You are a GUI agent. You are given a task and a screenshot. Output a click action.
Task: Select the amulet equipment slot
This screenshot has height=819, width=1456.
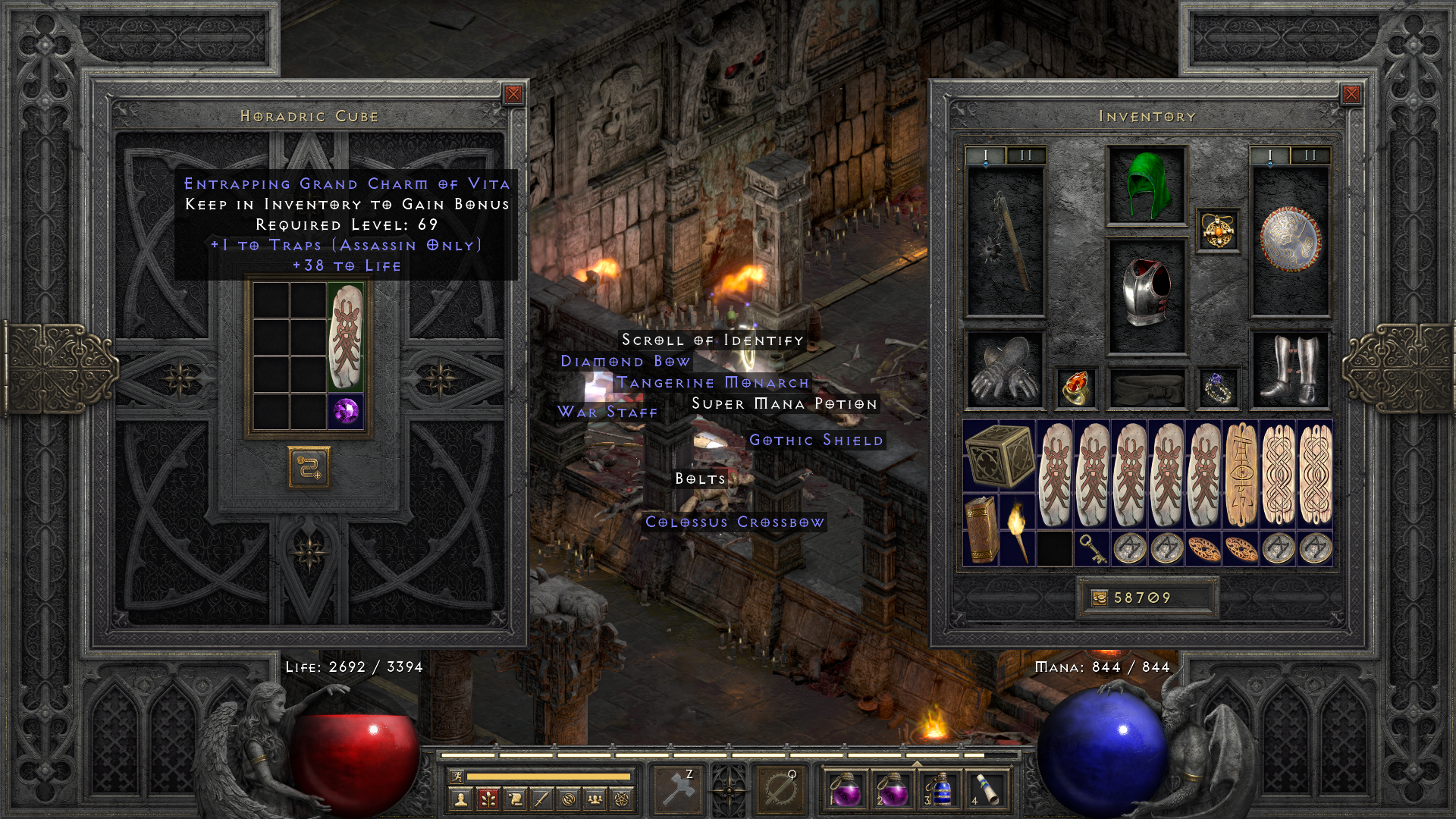1218,231
